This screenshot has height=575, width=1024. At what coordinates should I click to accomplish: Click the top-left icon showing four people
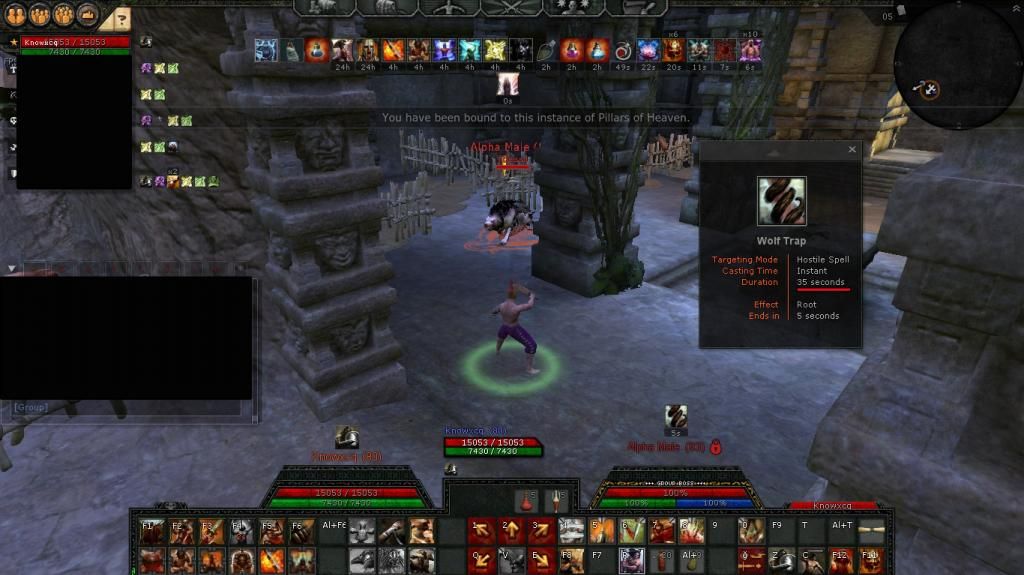[63, 15]
